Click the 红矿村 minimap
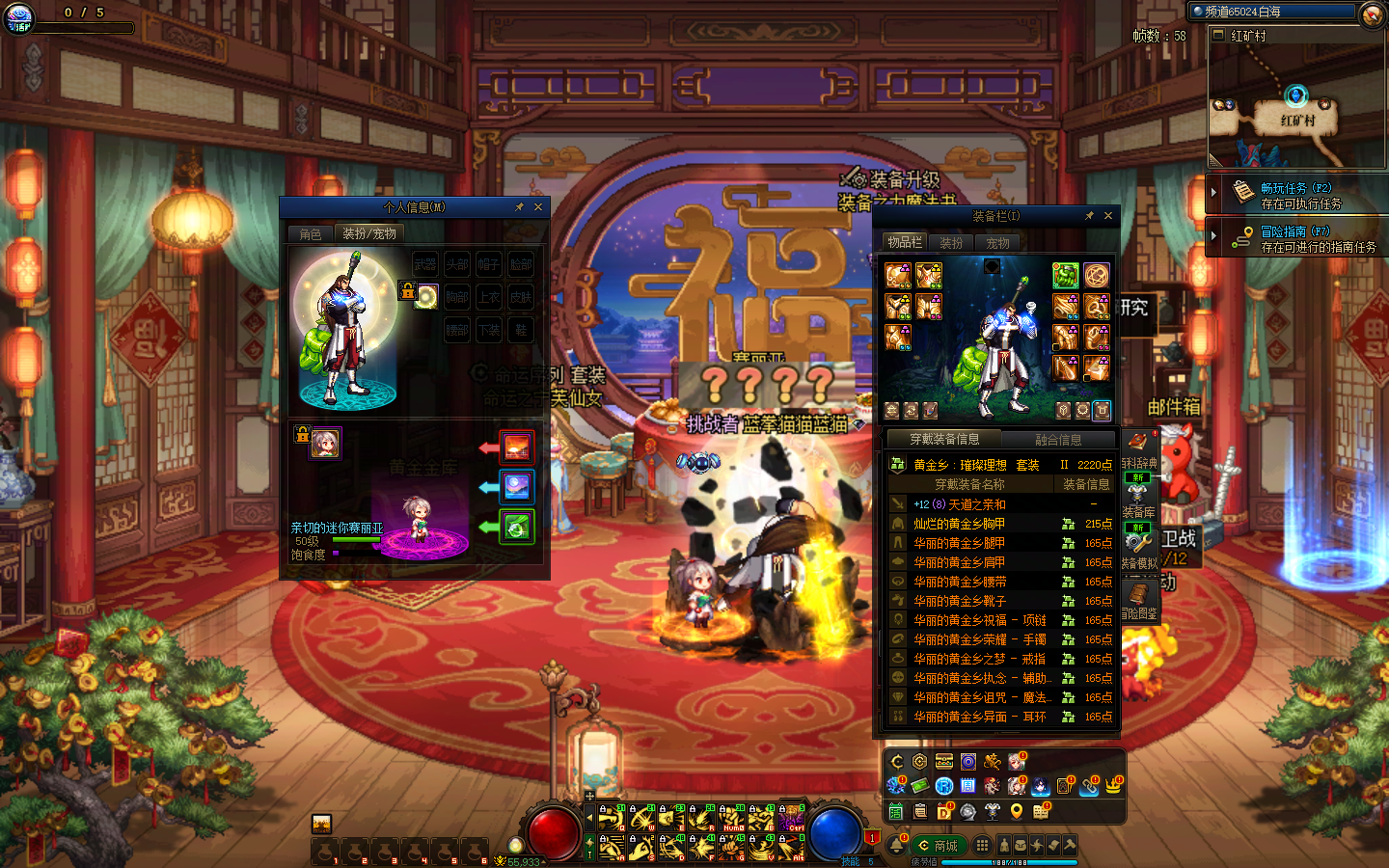This screenshot has height=868, width=1389. pos(1296,106)
